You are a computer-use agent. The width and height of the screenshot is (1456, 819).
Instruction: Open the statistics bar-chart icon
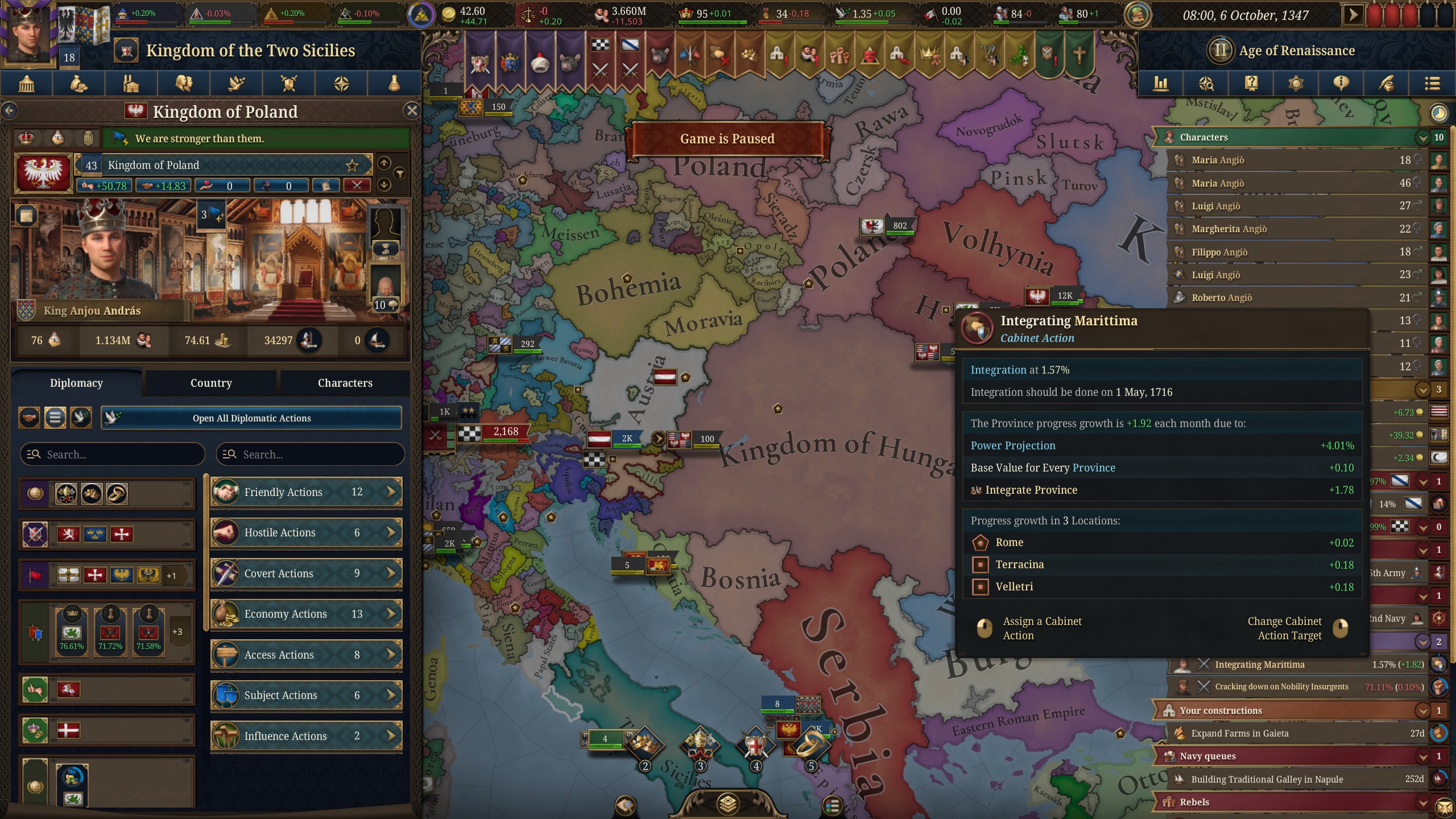pyautogui.click(x=1161, y=84)
